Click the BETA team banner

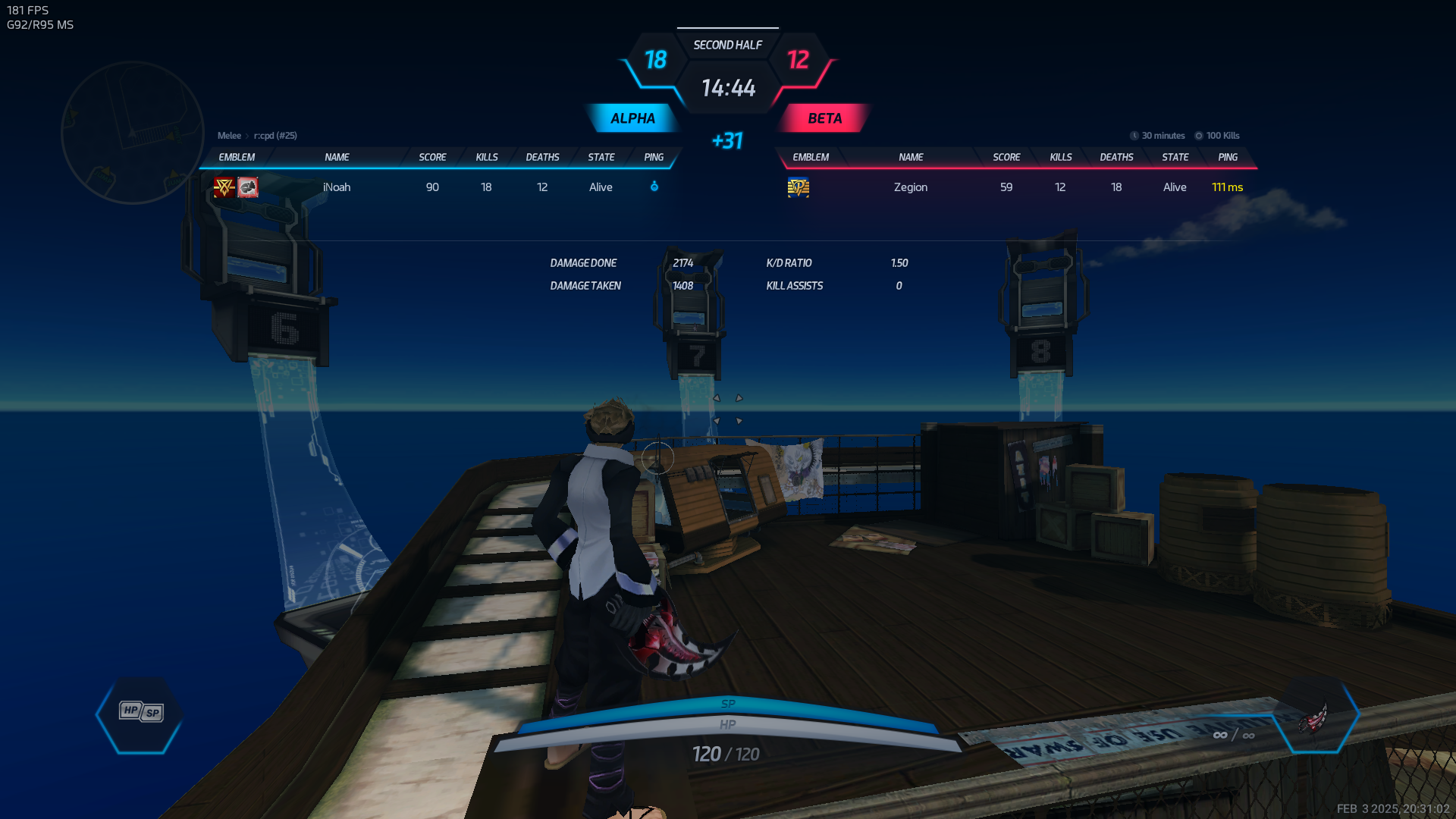824,118
